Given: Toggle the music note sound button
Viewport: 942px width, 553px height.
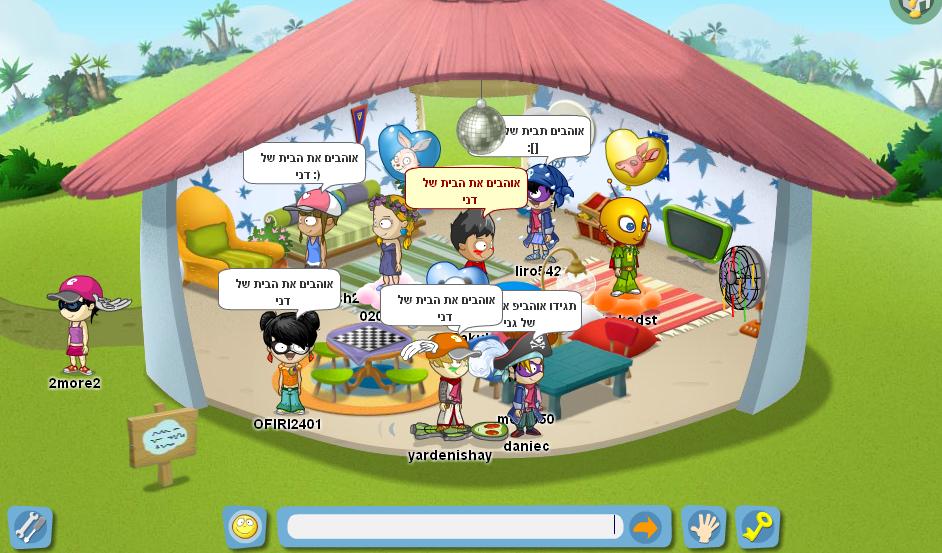Looking at the screenshot, I should tap(918, 8).
